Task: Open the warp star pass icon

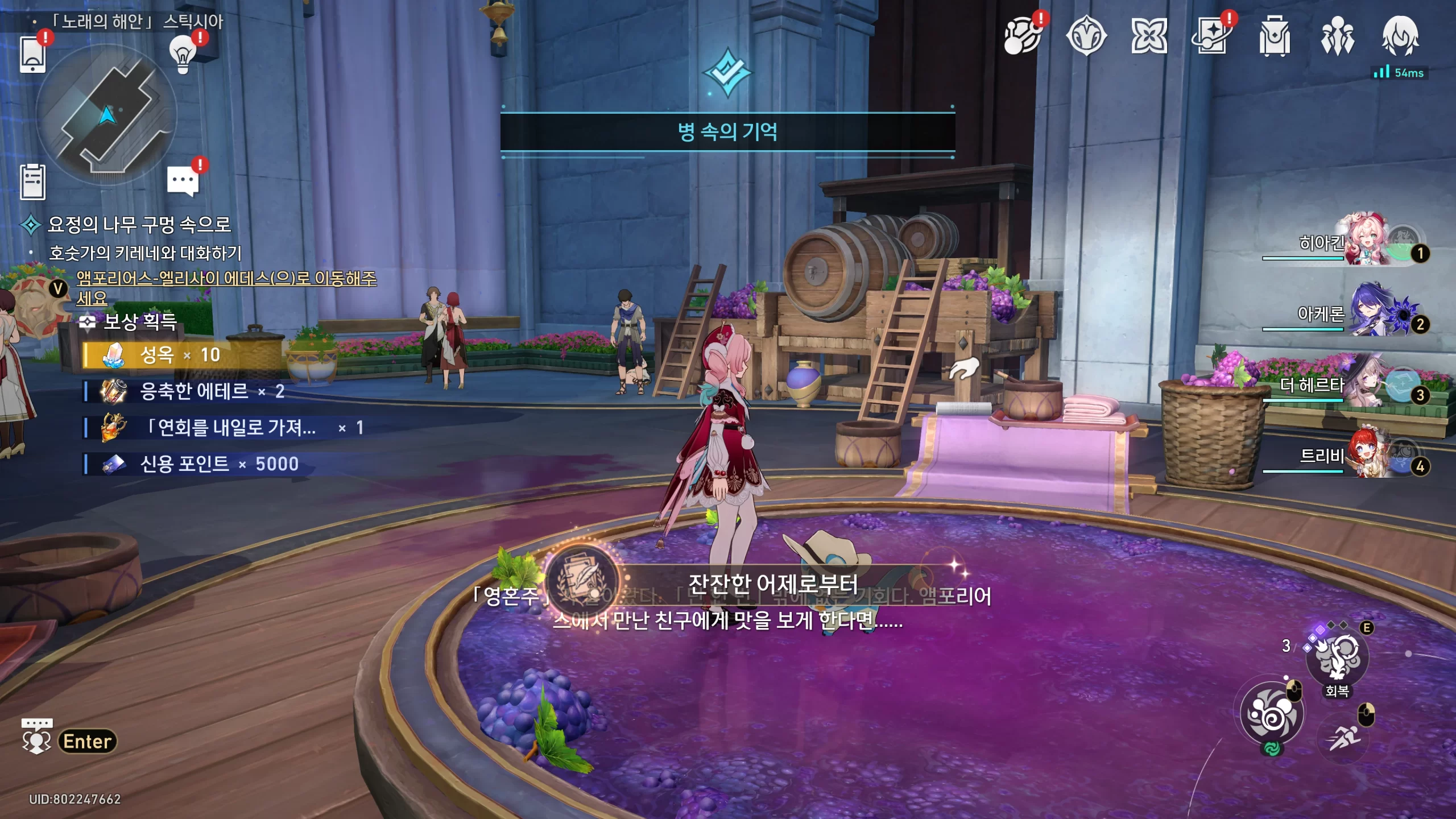Action: [1211, 36]
